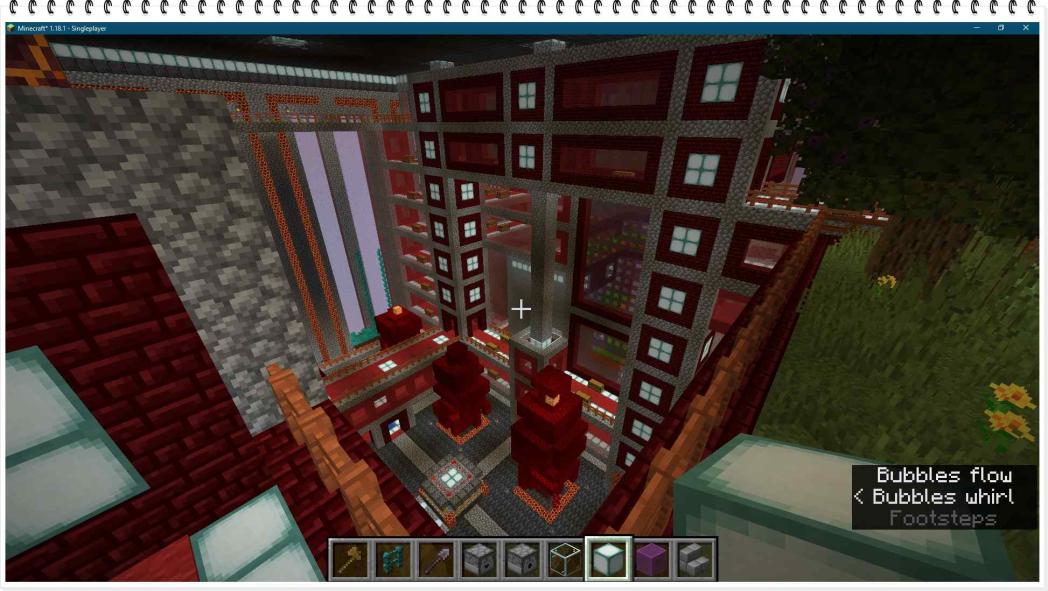Minimize the Minecraft window
1048x591 pixels.
[x=976, y=28]
